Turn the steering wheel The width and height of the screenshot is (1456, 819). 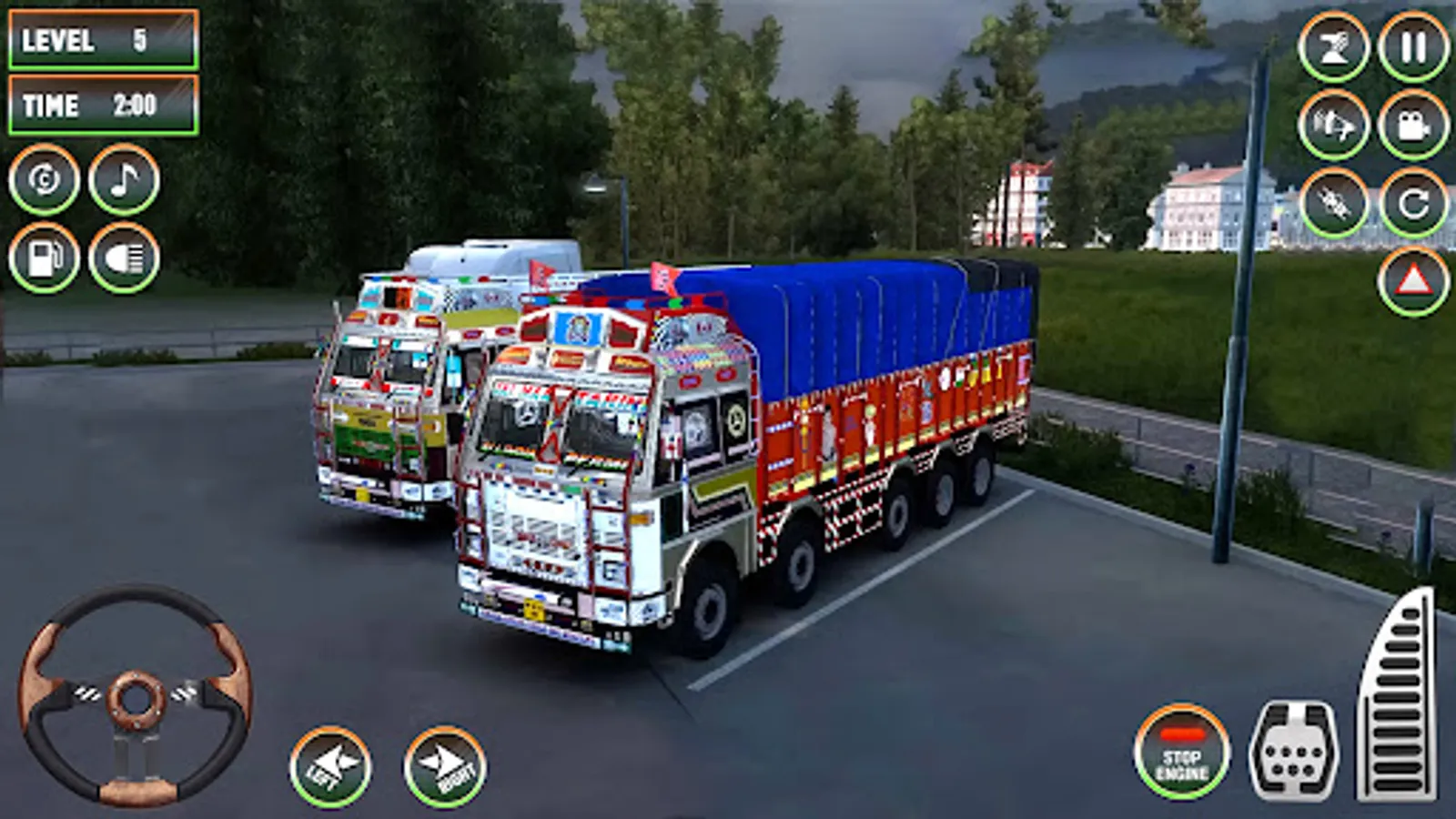coord(135,701)
